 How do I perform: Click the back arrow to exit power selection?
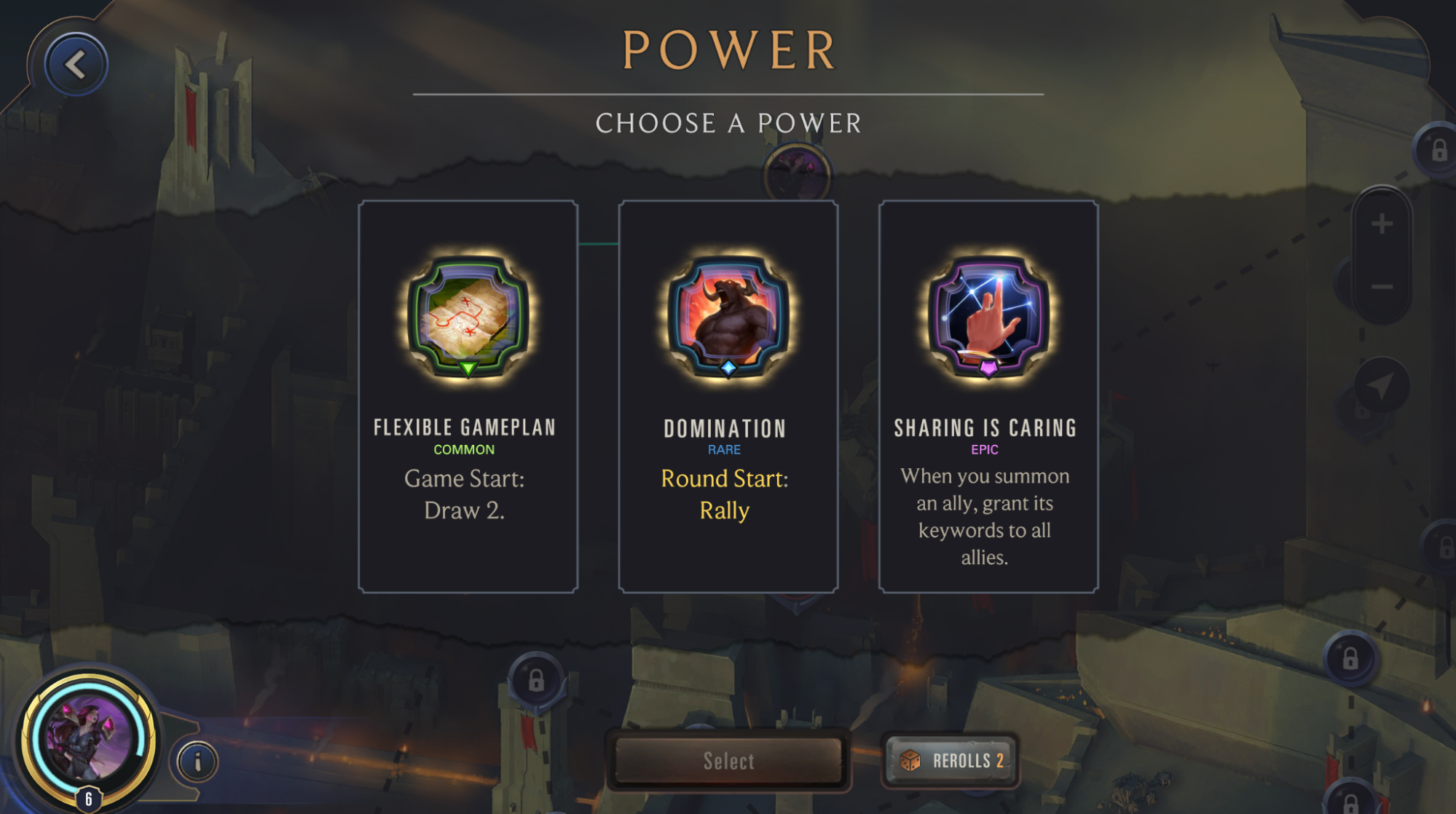pyautogui.click(x=75, y=63)
